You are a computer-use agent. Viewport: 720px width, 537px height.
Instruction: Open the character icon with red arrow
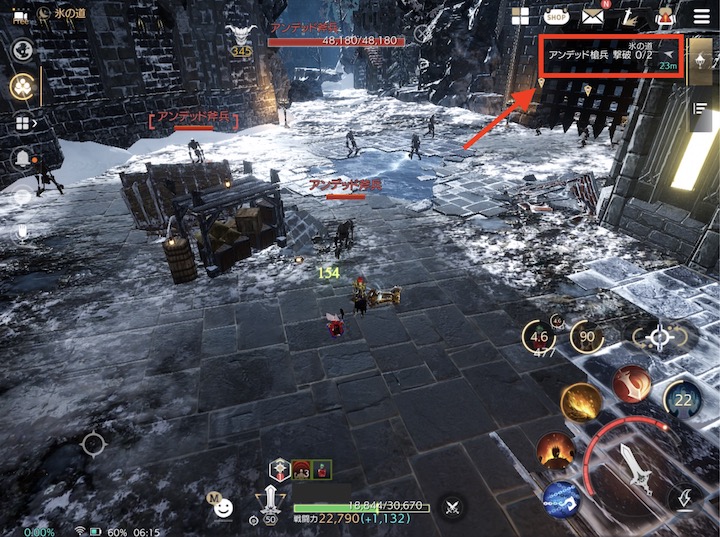click(x=664, y=16)
